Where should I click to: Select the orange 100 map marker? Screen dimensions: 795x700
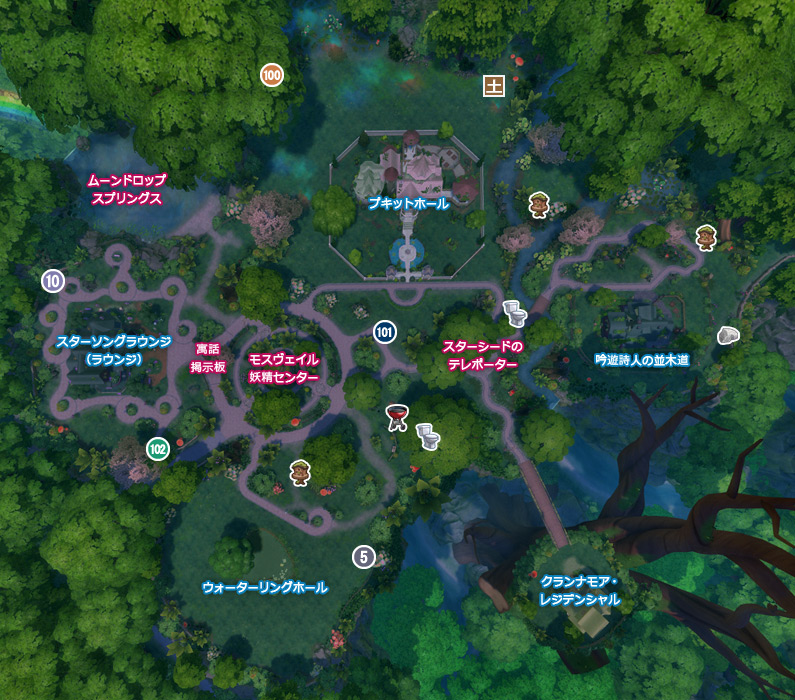[x=271, y=74]
